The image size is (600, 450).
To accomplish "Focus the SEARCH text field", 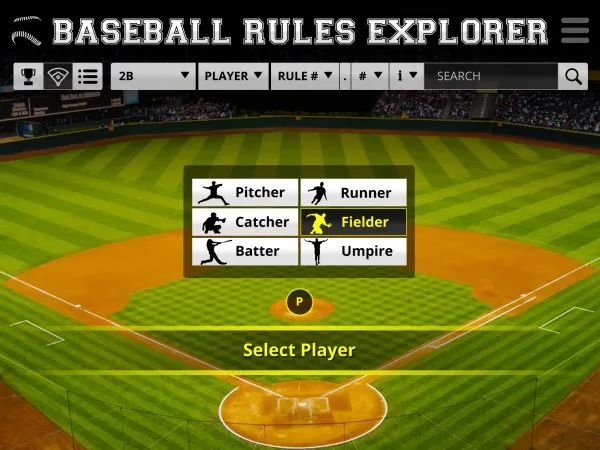I will coord(490,76).
